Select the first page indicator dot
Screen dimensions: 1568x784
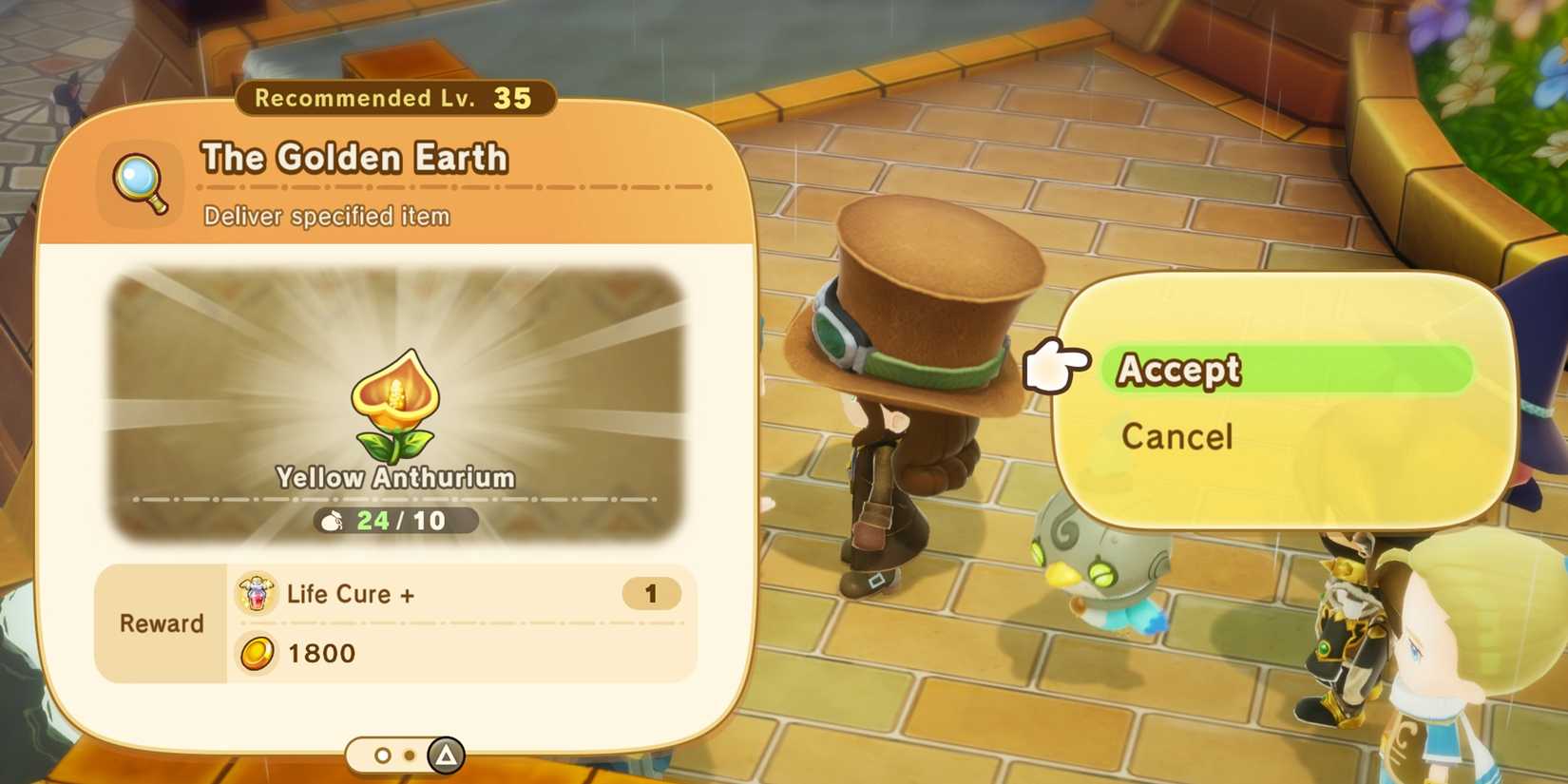click(383, 755)
